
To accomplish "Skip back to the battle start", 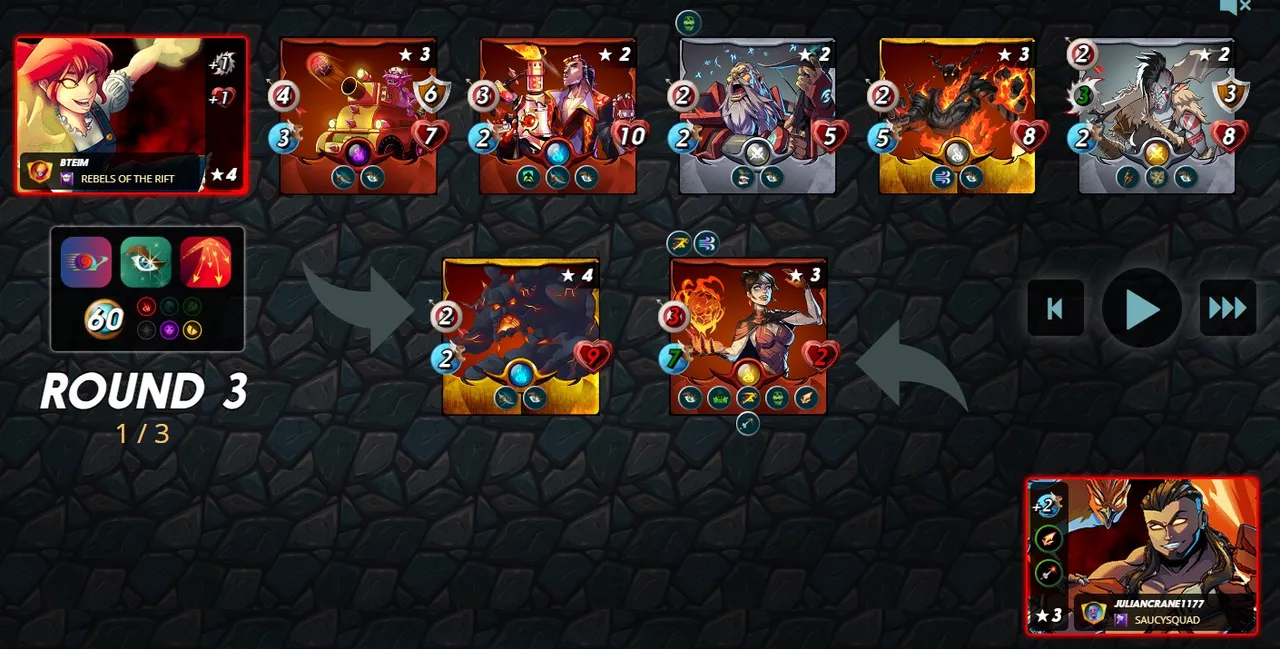I will 1055,309.
